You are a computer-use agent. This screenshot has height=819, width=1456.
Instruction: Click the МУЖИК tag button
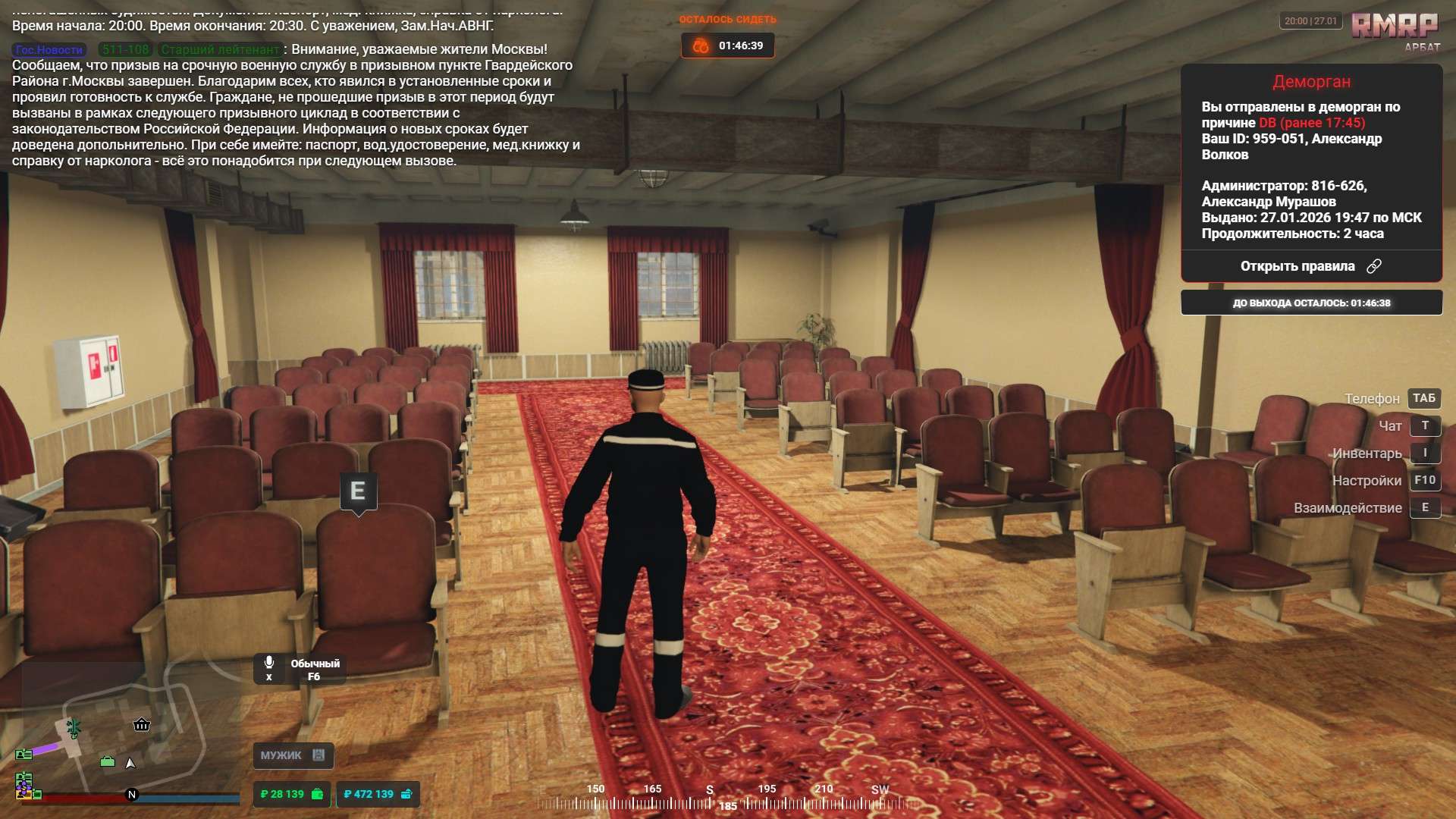pos(293,755)
